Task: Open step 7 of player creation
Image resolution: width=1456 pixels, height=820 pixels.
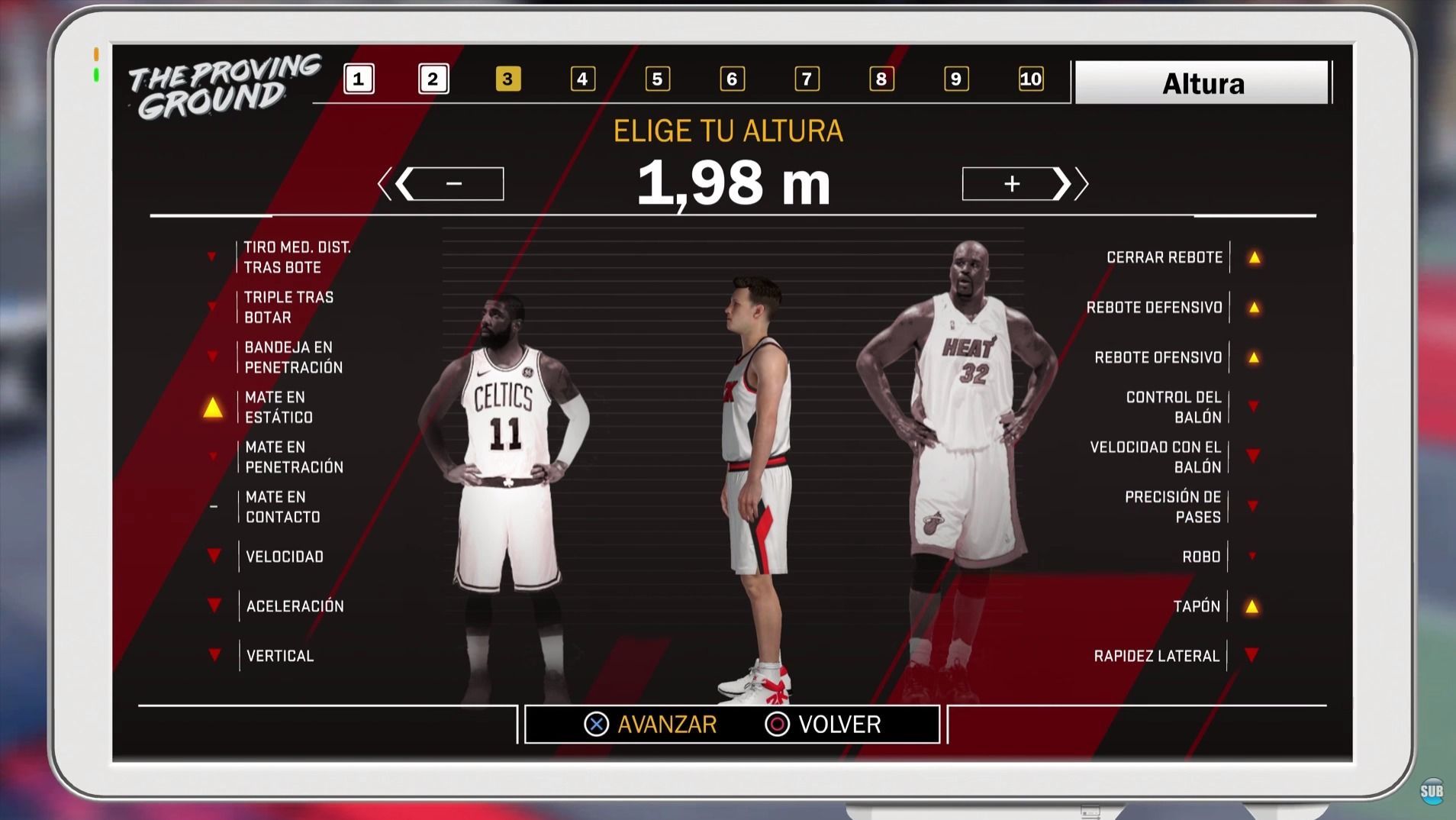Action: 807,79
